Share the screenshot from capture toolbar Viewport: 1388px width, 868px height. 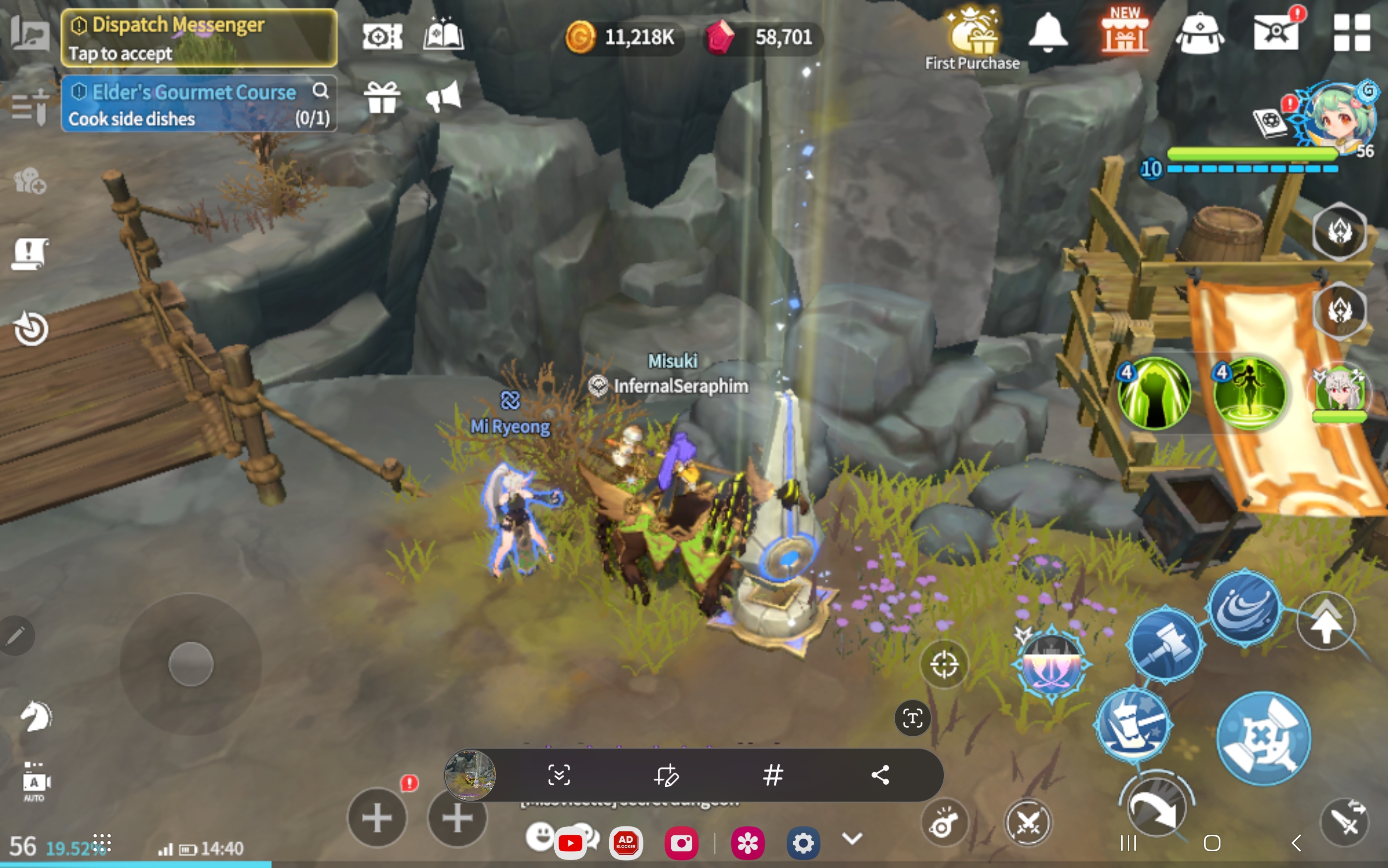point(880,775)
